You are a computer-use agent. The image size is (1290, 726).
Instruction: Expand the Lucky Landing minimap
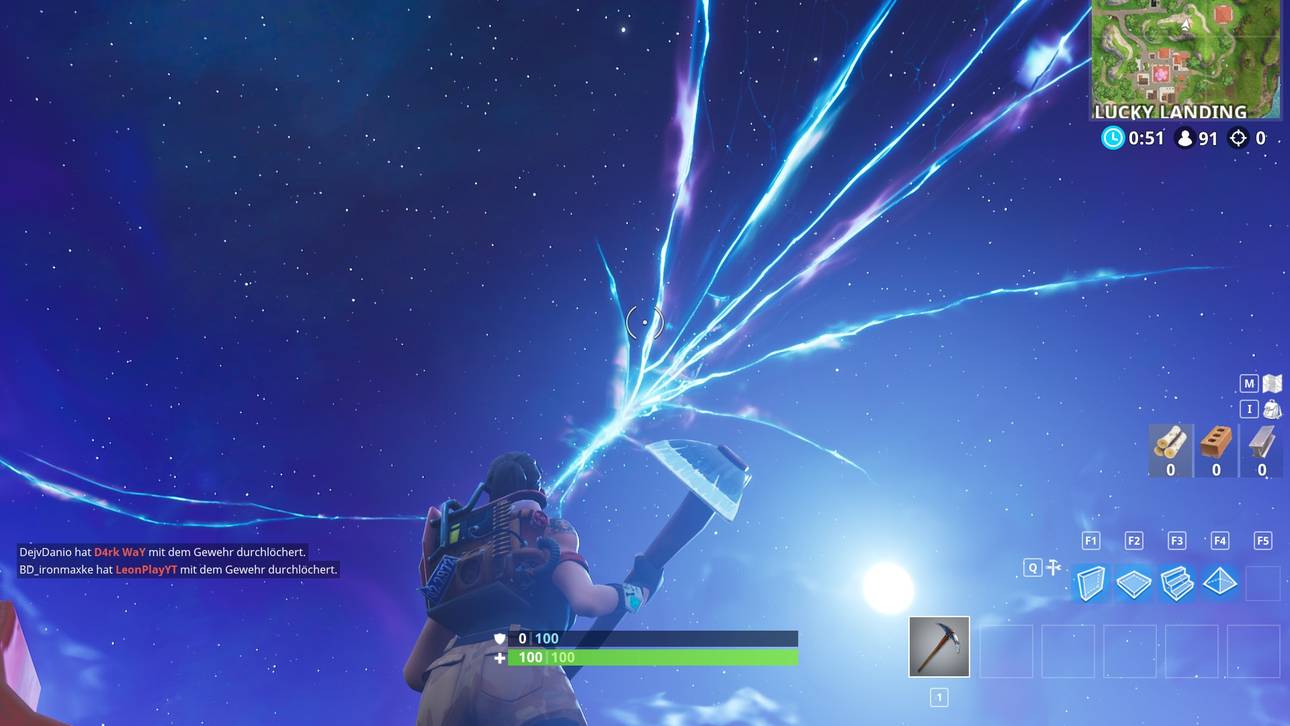(x=1185, y=60)
